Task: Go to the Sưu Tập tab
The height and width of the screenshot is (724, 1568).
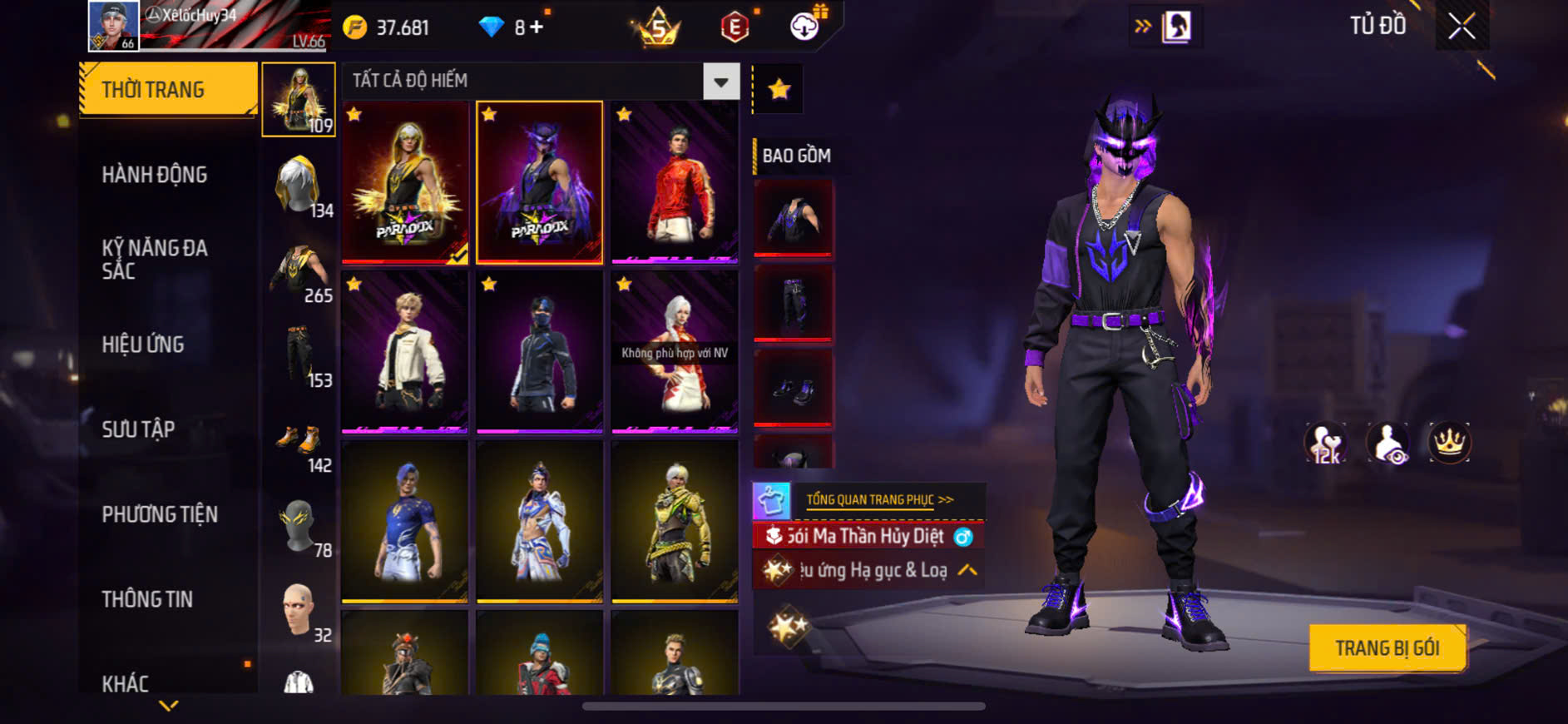Action: (138, 429)
